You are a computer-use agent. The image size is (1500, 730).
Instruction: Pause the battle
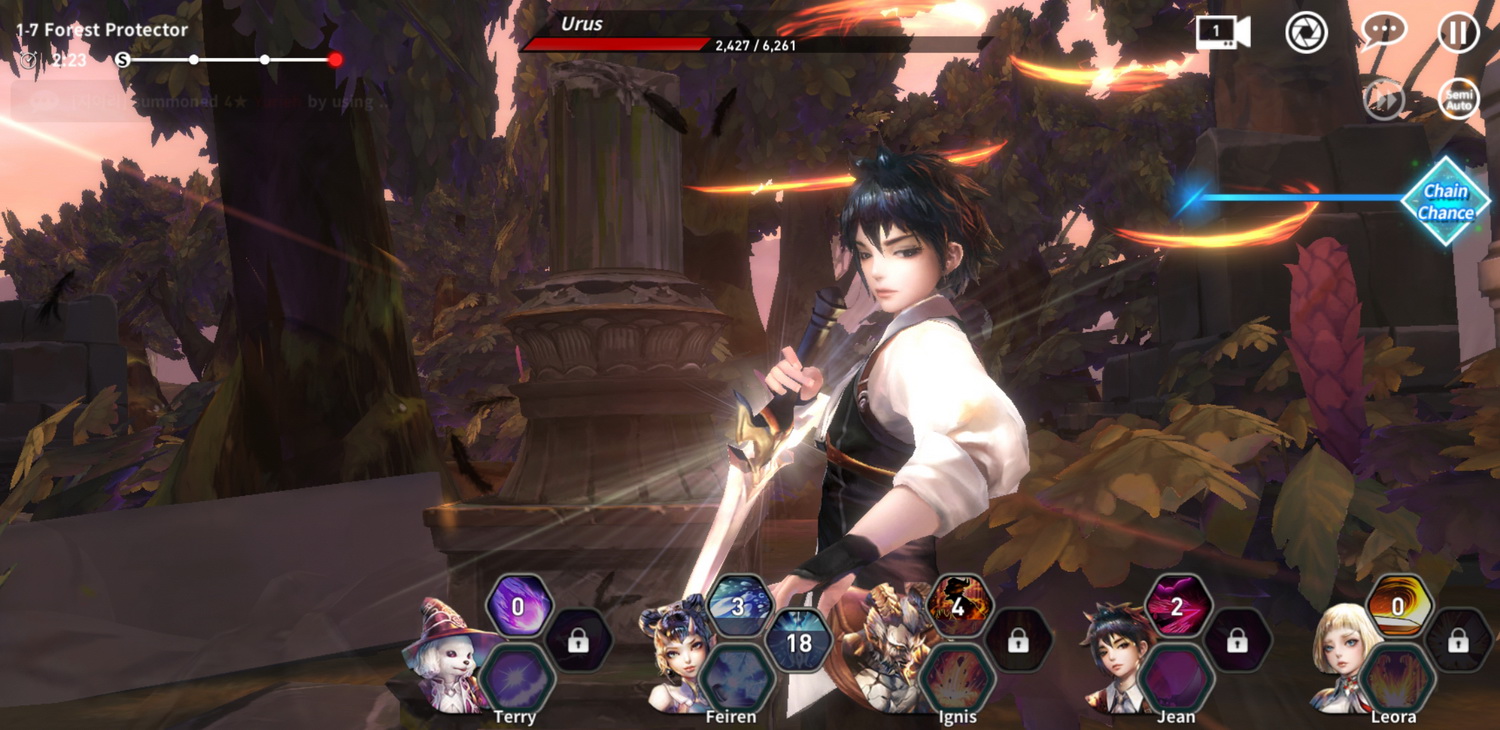(1458, 33)
